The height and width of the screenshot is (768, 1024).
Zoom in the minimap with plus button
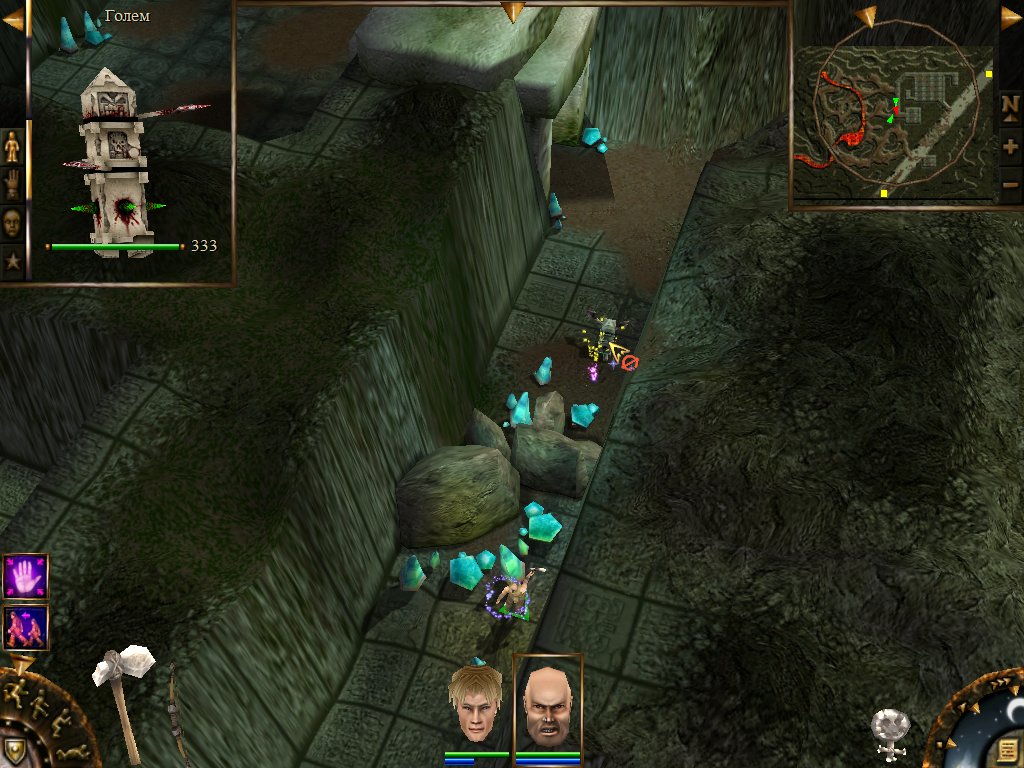pos(1010,146)
